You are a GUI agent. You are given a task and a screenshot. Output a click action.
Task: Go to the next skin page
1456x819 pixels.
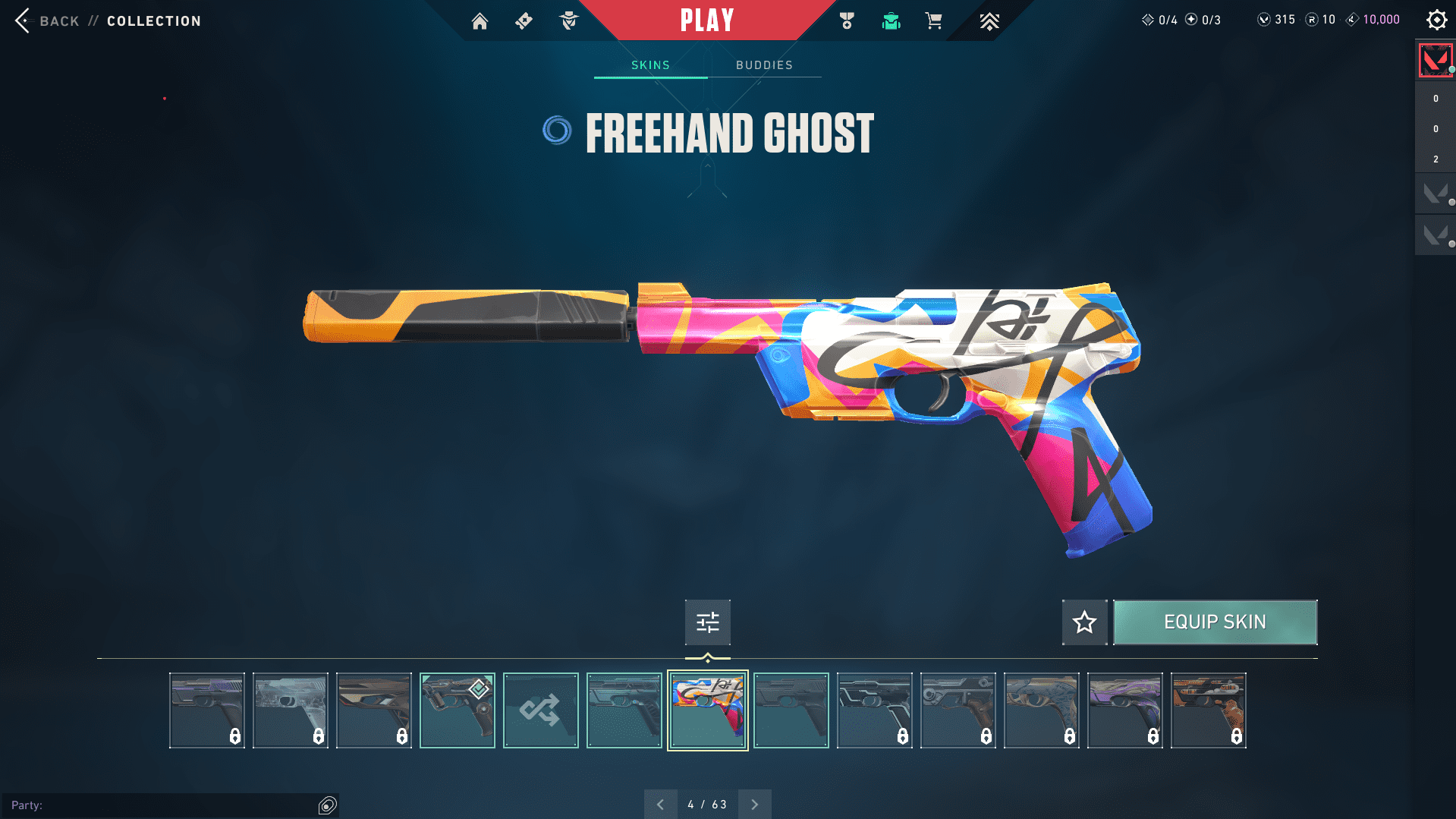click(754, 805)
